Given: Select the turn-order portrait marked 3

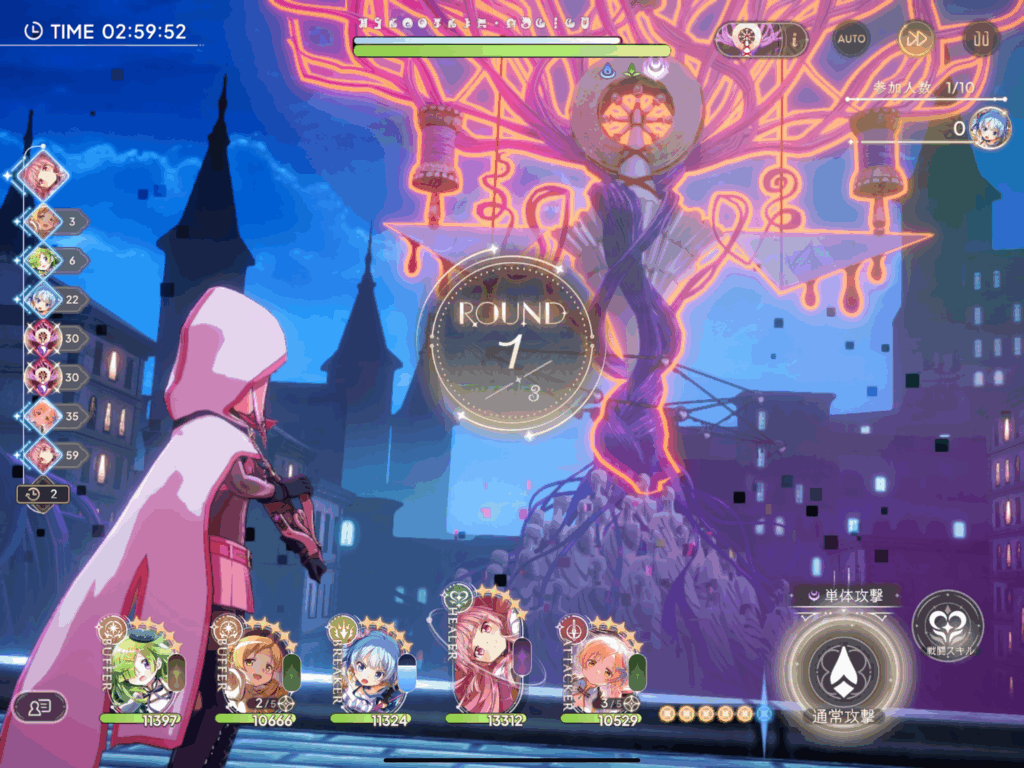Looking at the screenshot, I should [42, 221].
